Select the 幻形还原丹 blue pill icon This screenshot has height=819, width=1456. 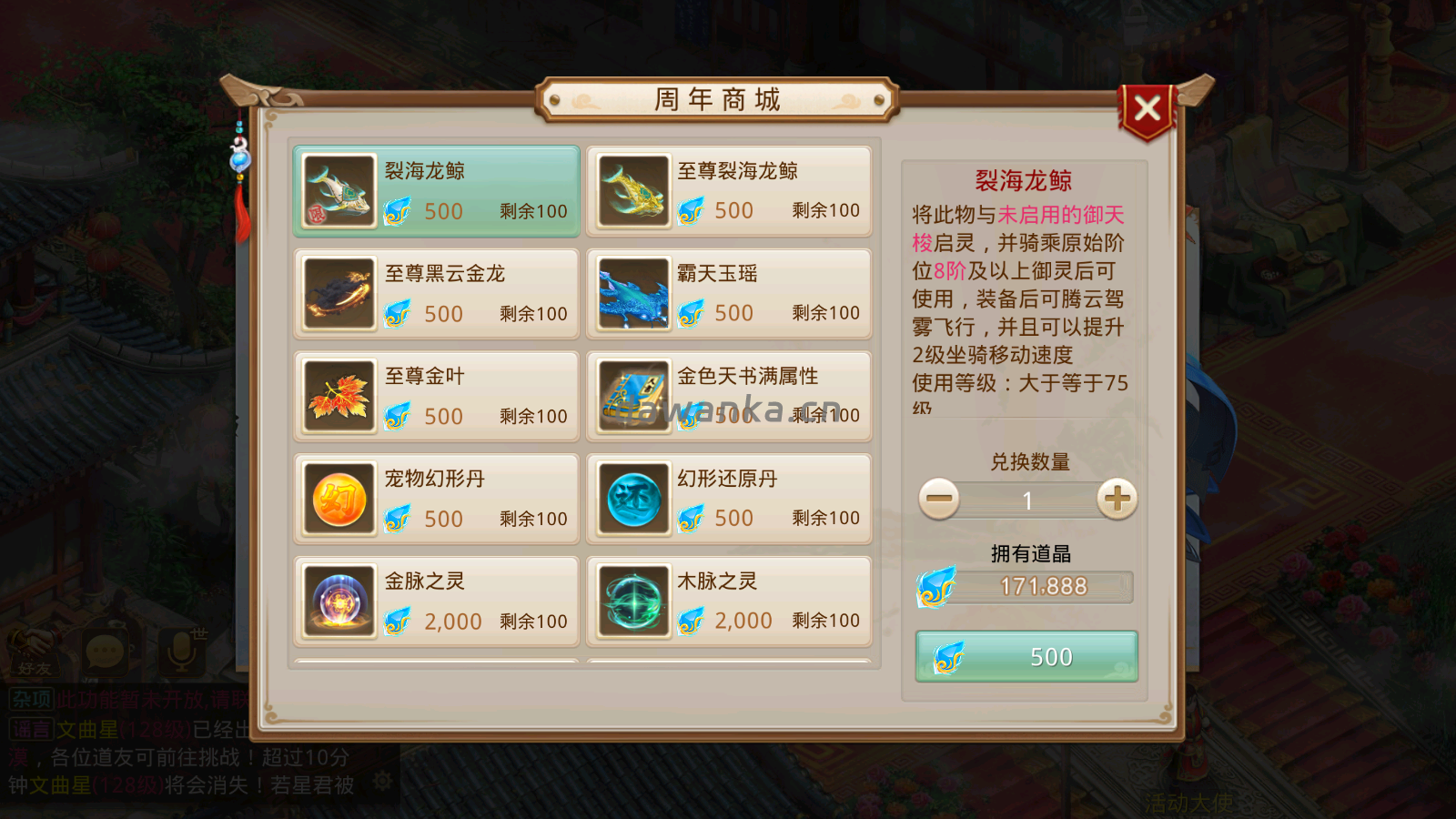click(632, 499)
